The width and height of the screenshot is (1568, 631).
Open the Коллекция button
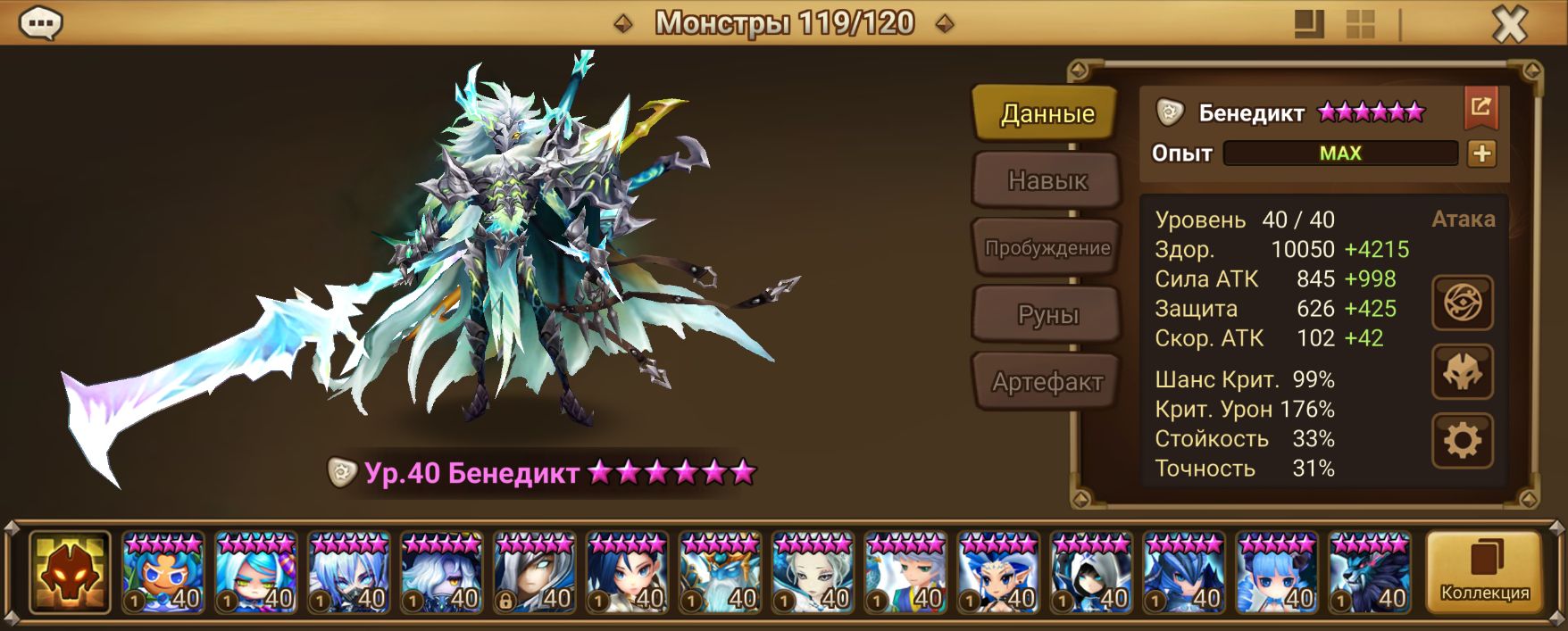pyautogui.click(x=1484, y=572)
